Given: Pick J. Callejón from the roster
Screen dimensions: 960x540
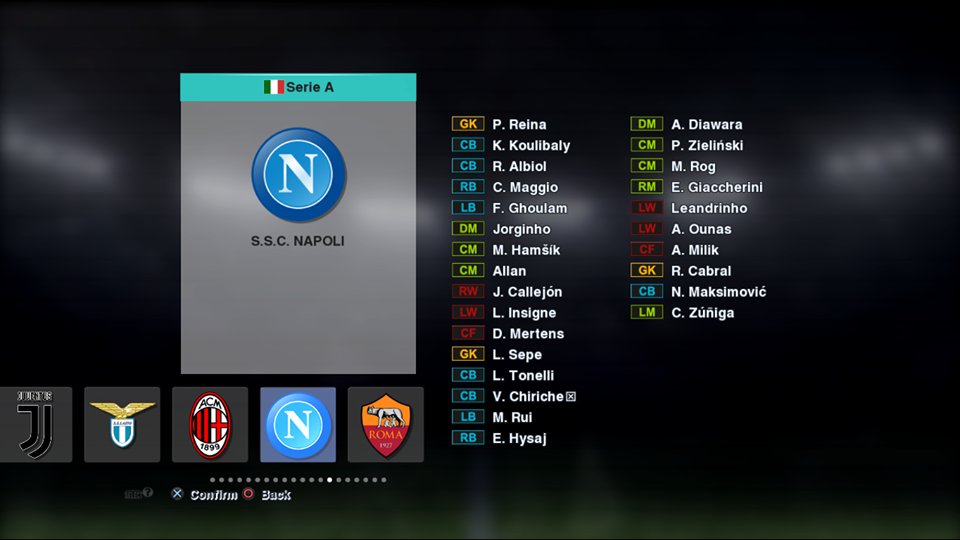Looking at the screenshot, I should (x=527, y=292).
